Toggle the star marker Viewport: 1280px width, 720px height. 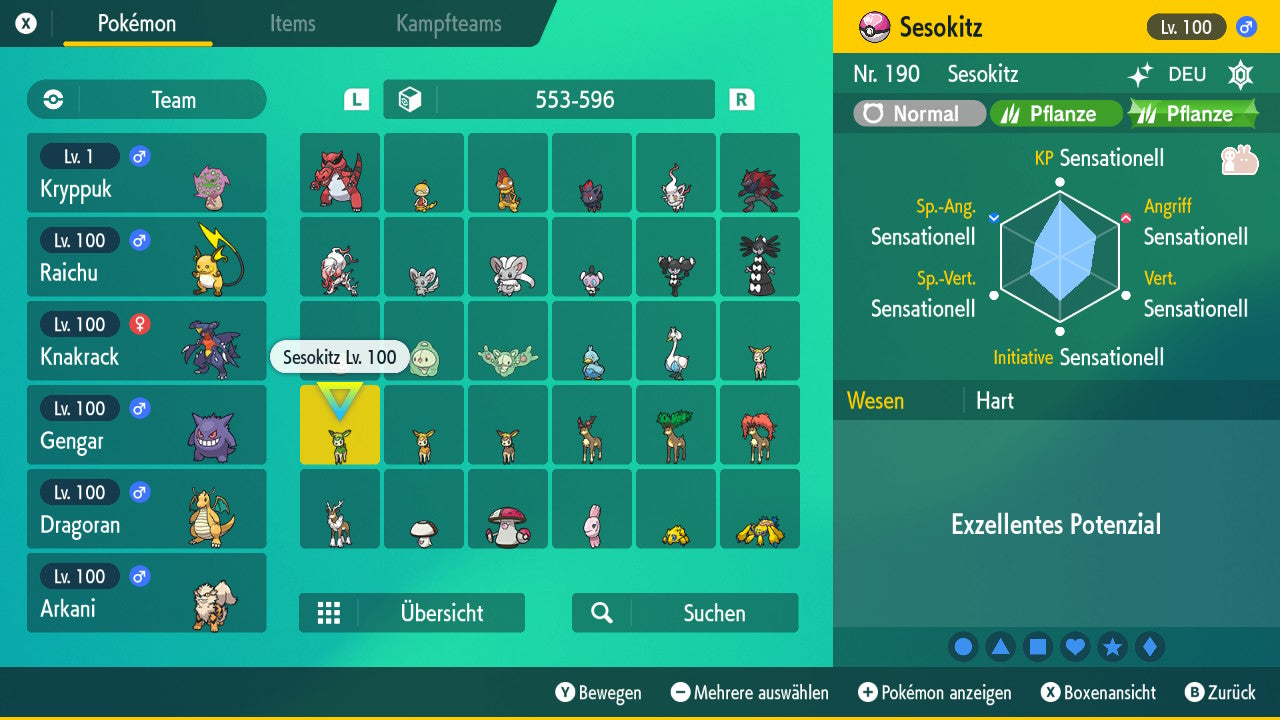(x=1113, y=646)
